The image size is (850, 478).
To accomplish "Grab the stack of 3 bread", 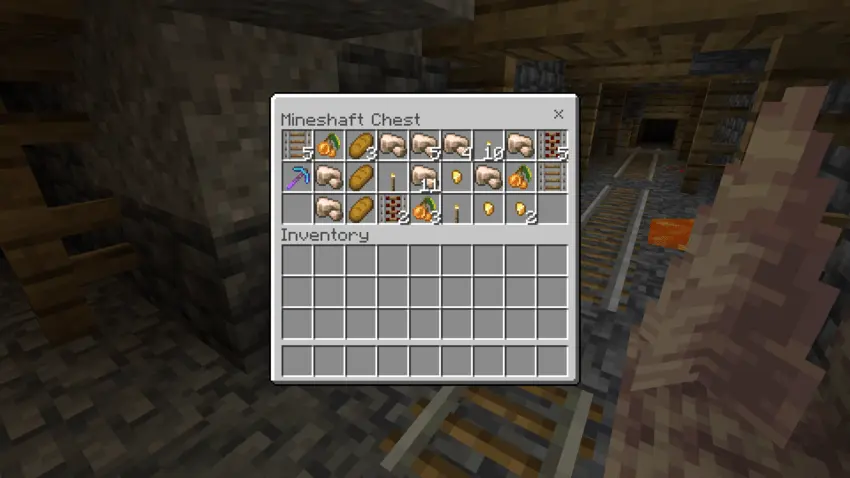I will tap(361, 146).
